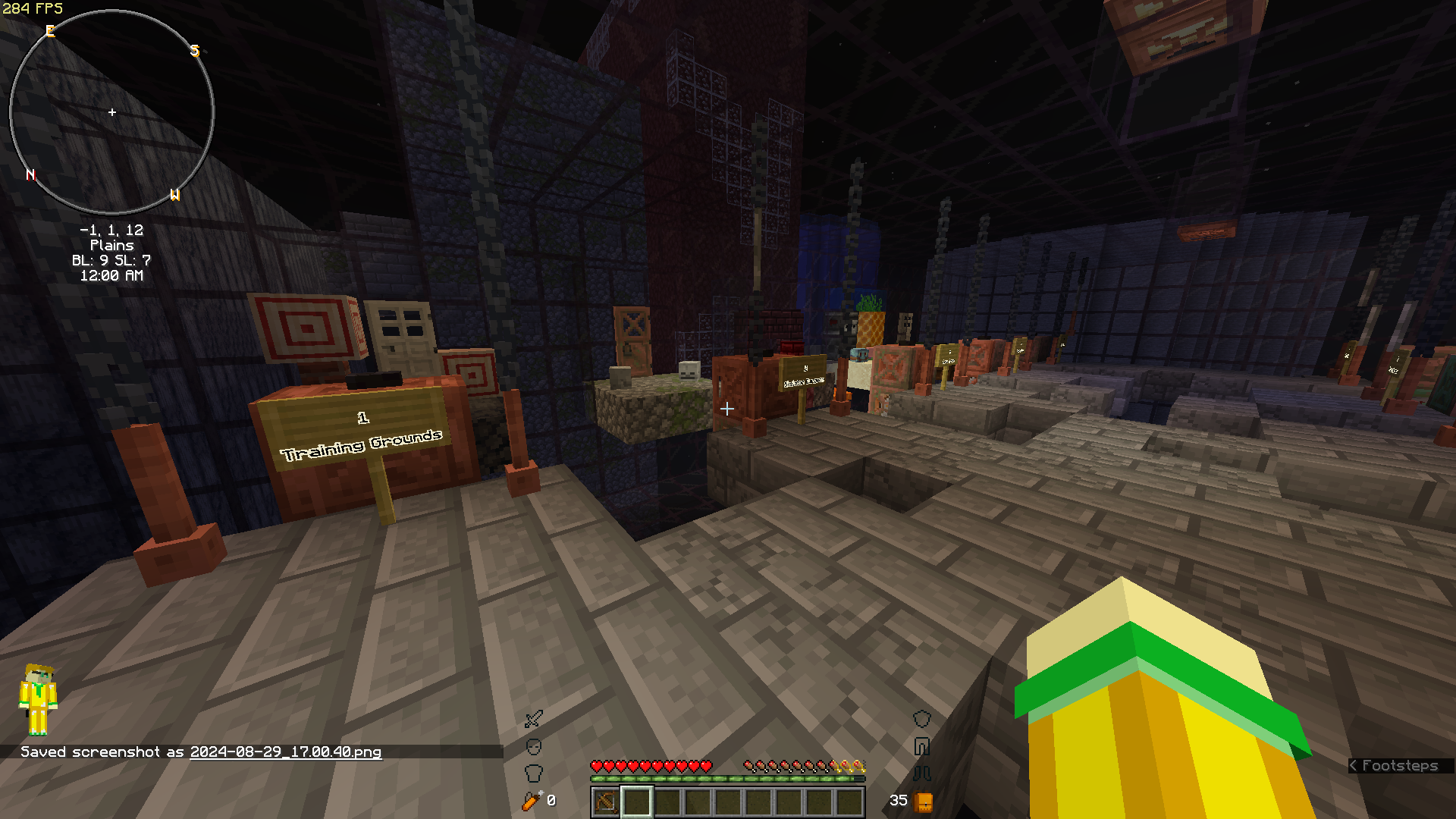Select the sword equipment slot outline
The height and width of the screenshot is (819, 1456).
point(534,718)
